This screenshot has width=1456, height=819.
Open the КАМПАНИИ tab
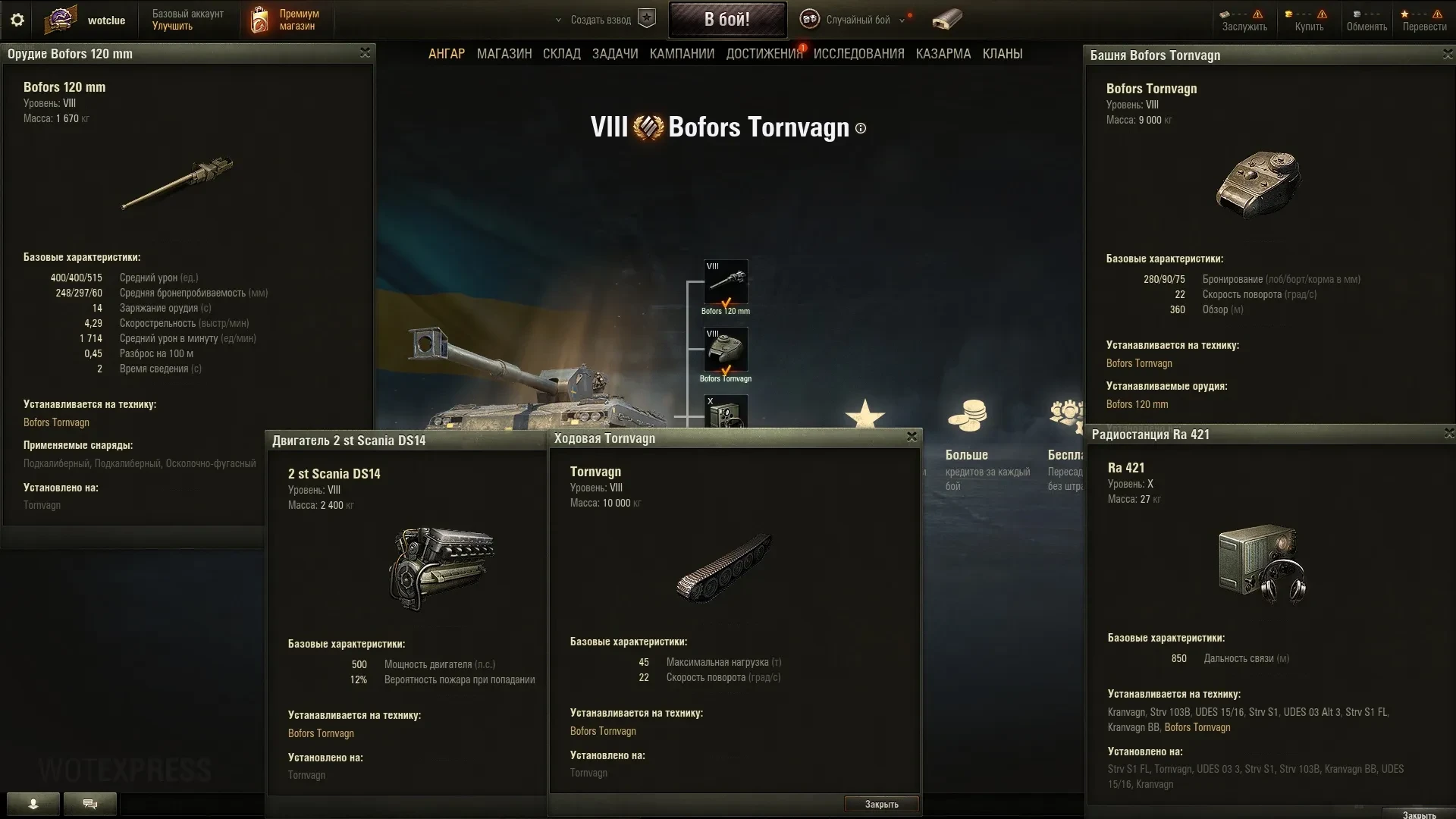pos(682,54)
